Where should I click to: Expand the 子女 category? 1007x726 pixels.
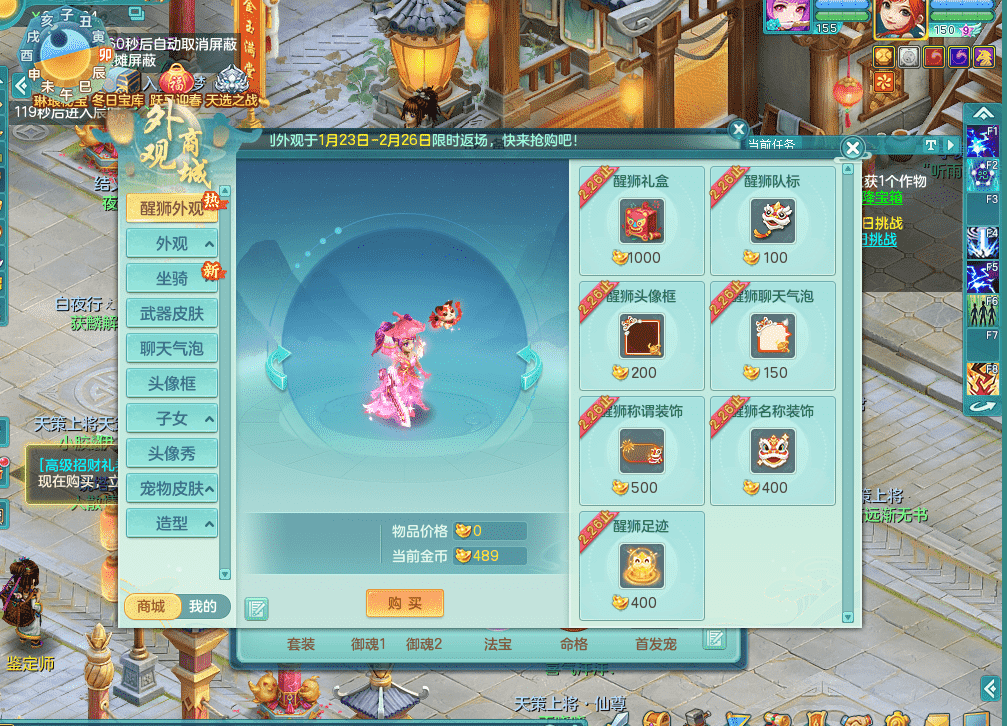[x=172, y=419]
